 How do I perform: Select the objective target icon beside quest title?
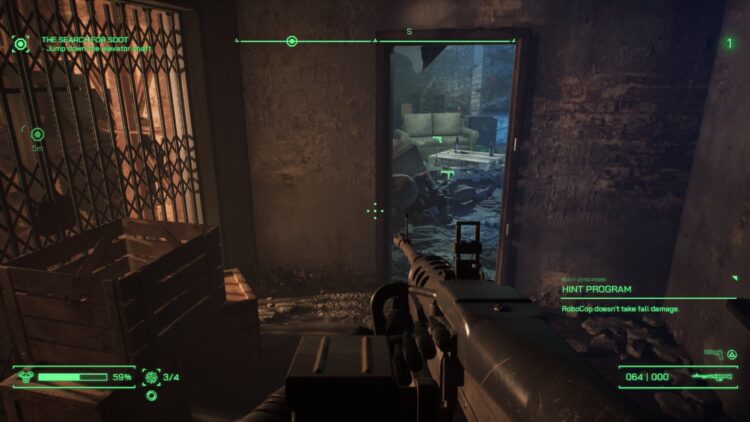(20, 43)
